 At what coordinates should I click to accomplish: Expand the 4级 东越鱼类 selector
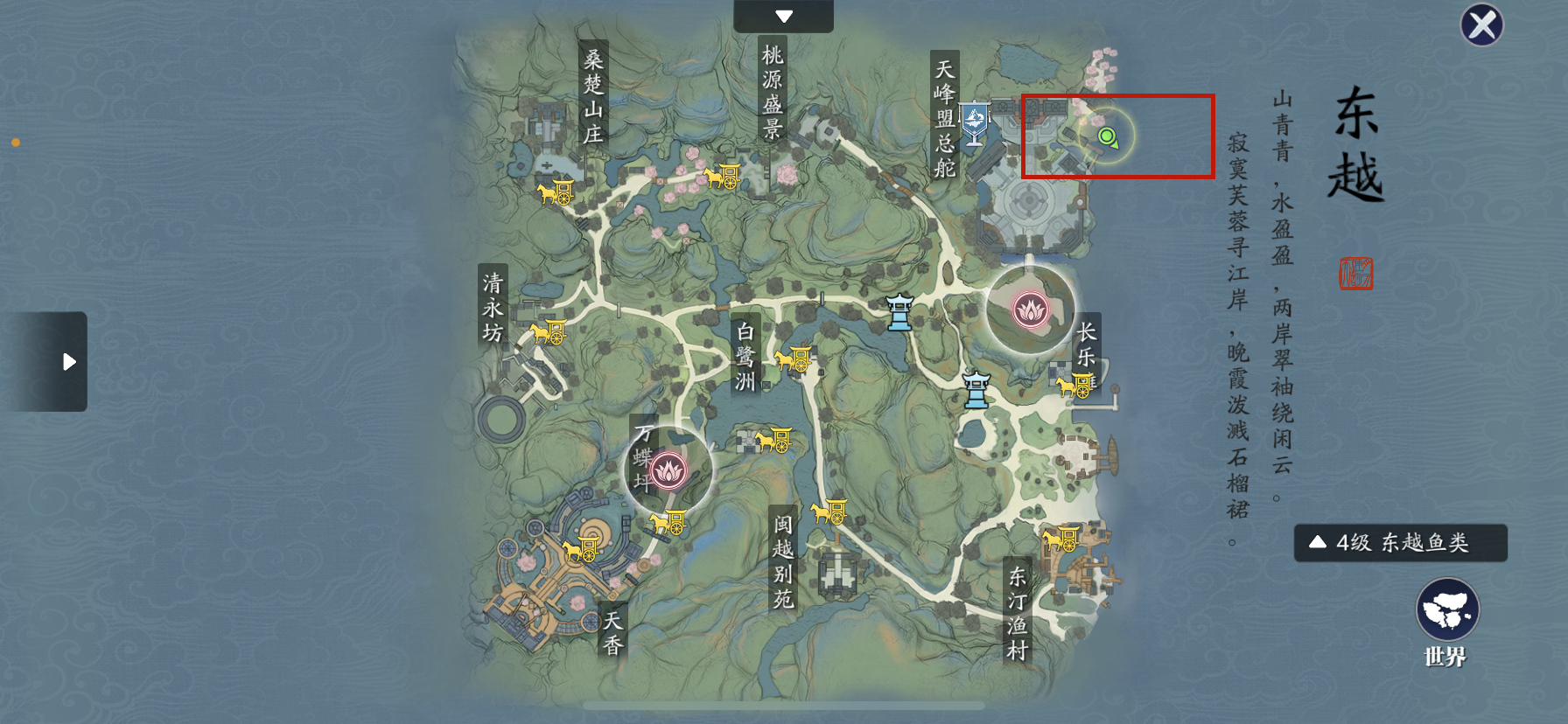(1400, 543)
